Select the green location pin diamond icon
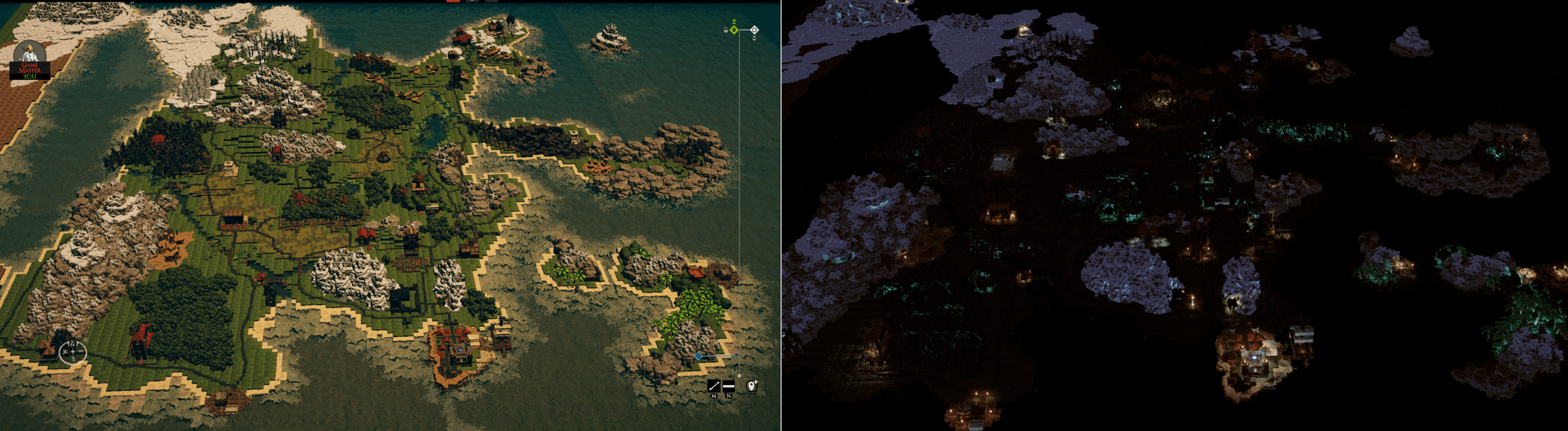1568x431 pixels. [734, 30]
